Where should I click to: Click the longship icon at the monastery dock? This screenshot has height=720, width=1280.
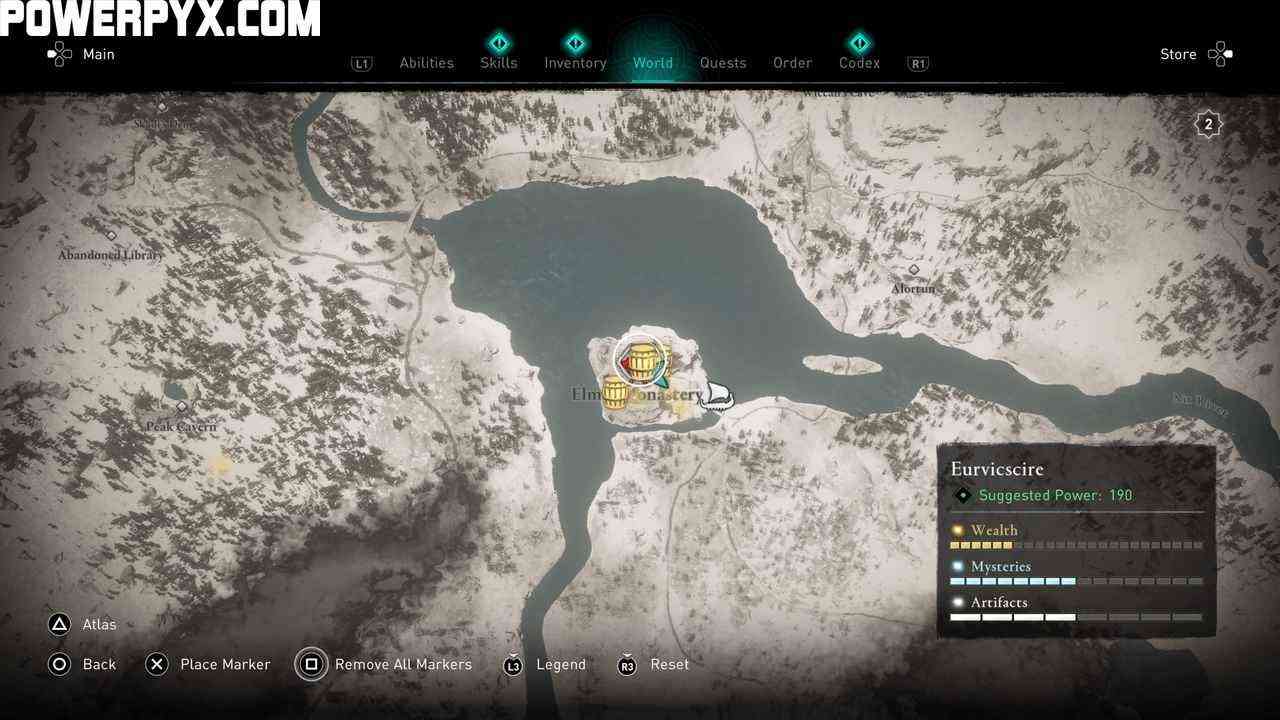[x=716, y=397]
